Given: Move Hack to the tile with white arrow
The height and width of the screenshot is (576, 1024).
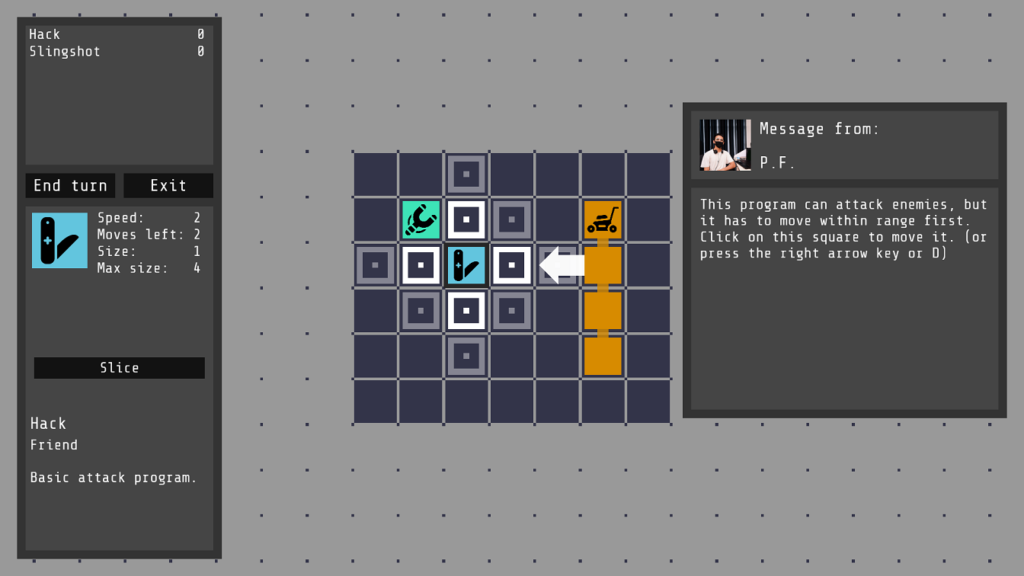Looking at the screenshot, I should pyautogui.click(x=512, y=265).
